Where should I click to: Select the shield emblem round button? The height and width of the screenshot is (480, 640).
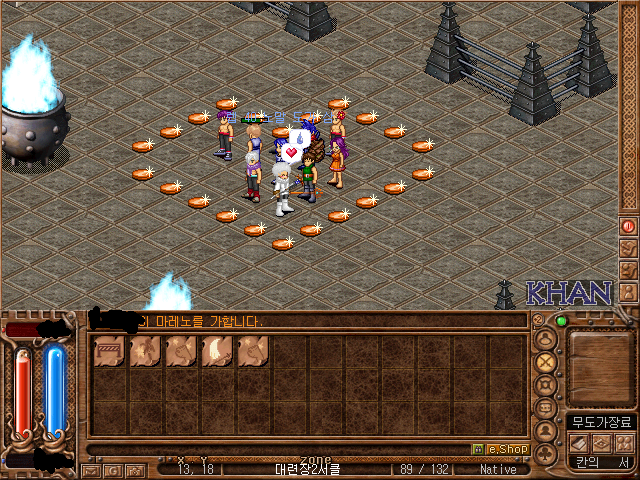pos(546,385)
